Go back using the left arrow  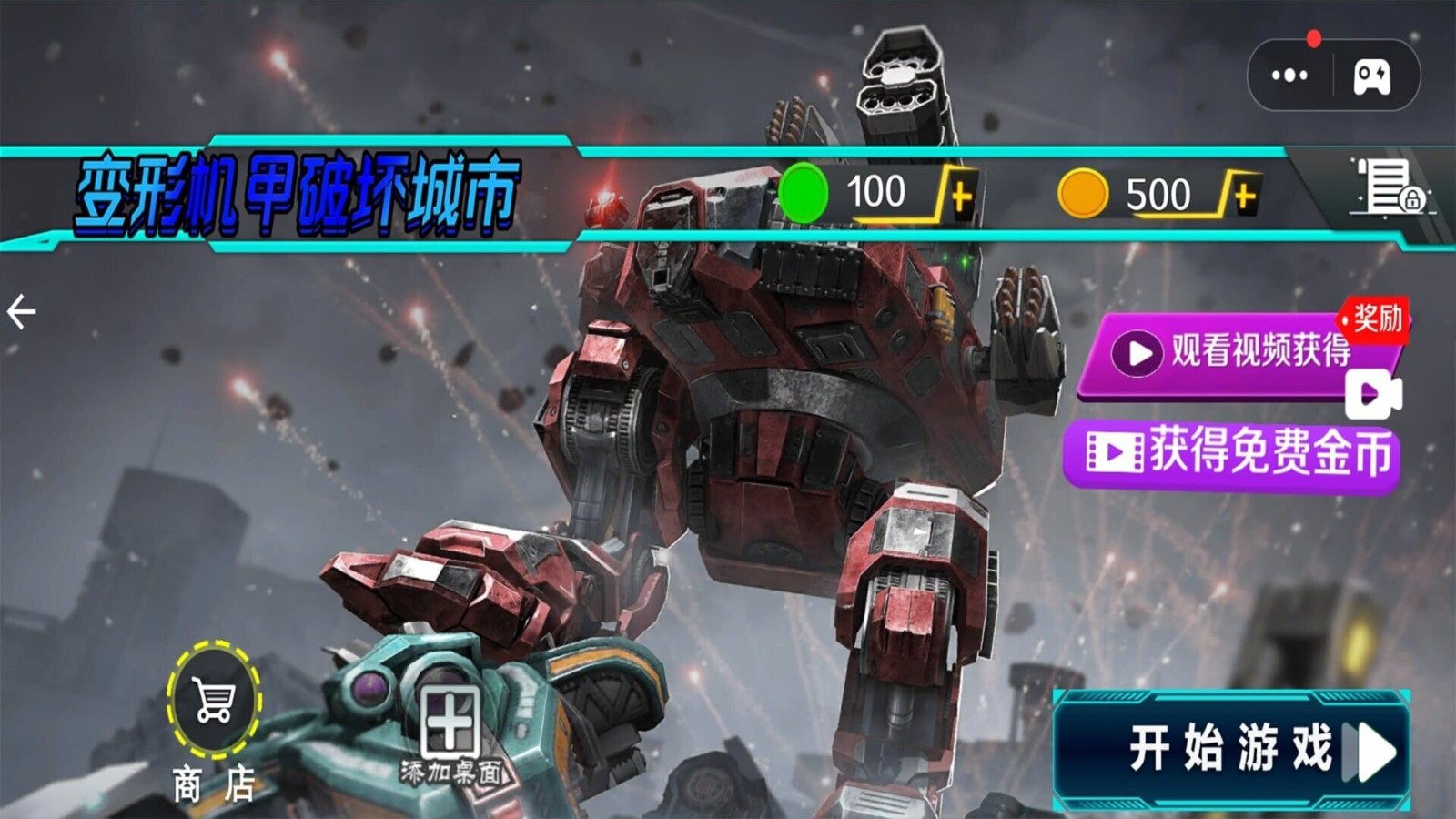click(x=22, y=312)
